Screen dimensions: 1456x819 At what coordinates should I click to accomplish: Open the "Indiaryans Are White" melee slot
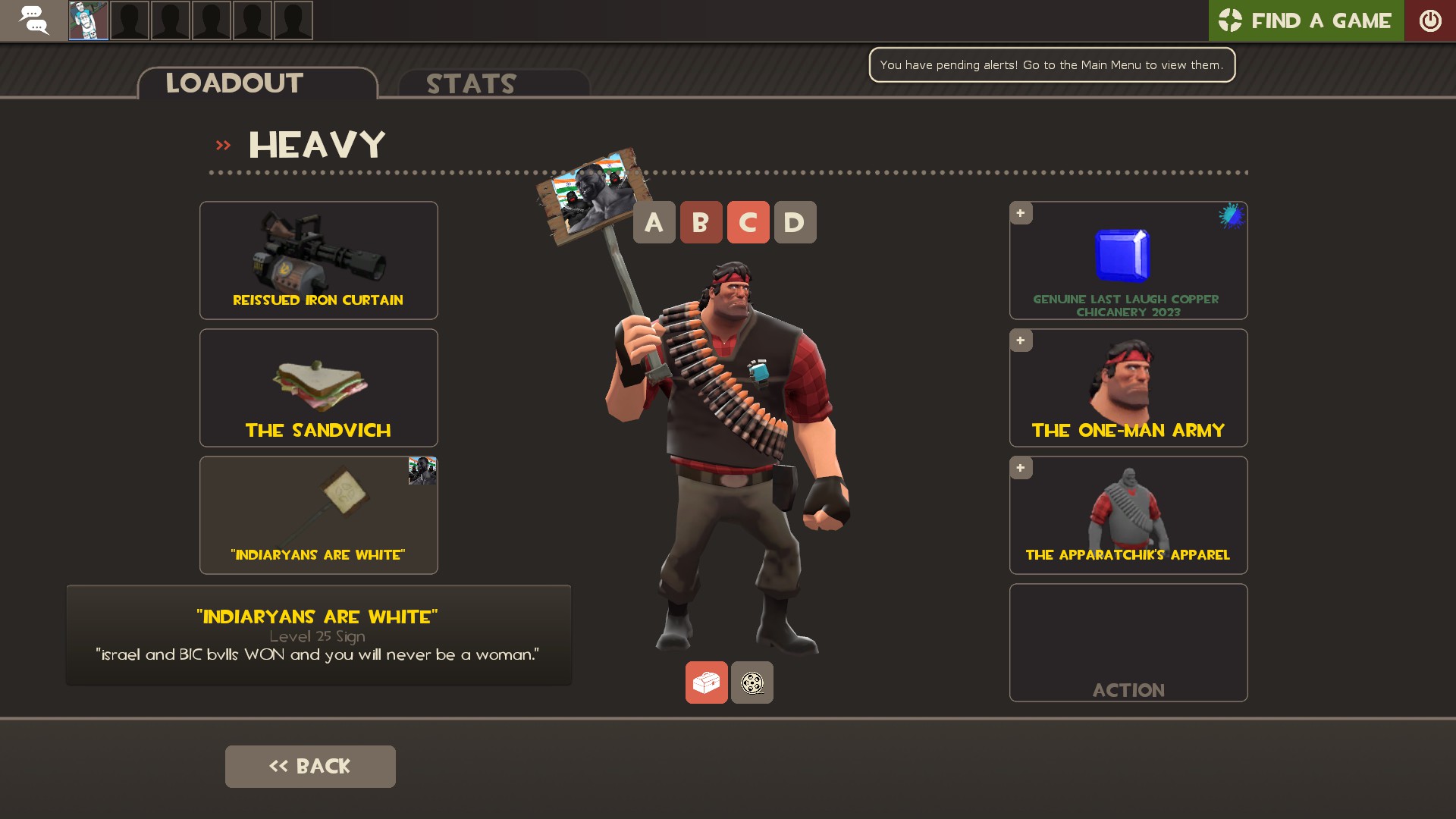click(318, 515)
